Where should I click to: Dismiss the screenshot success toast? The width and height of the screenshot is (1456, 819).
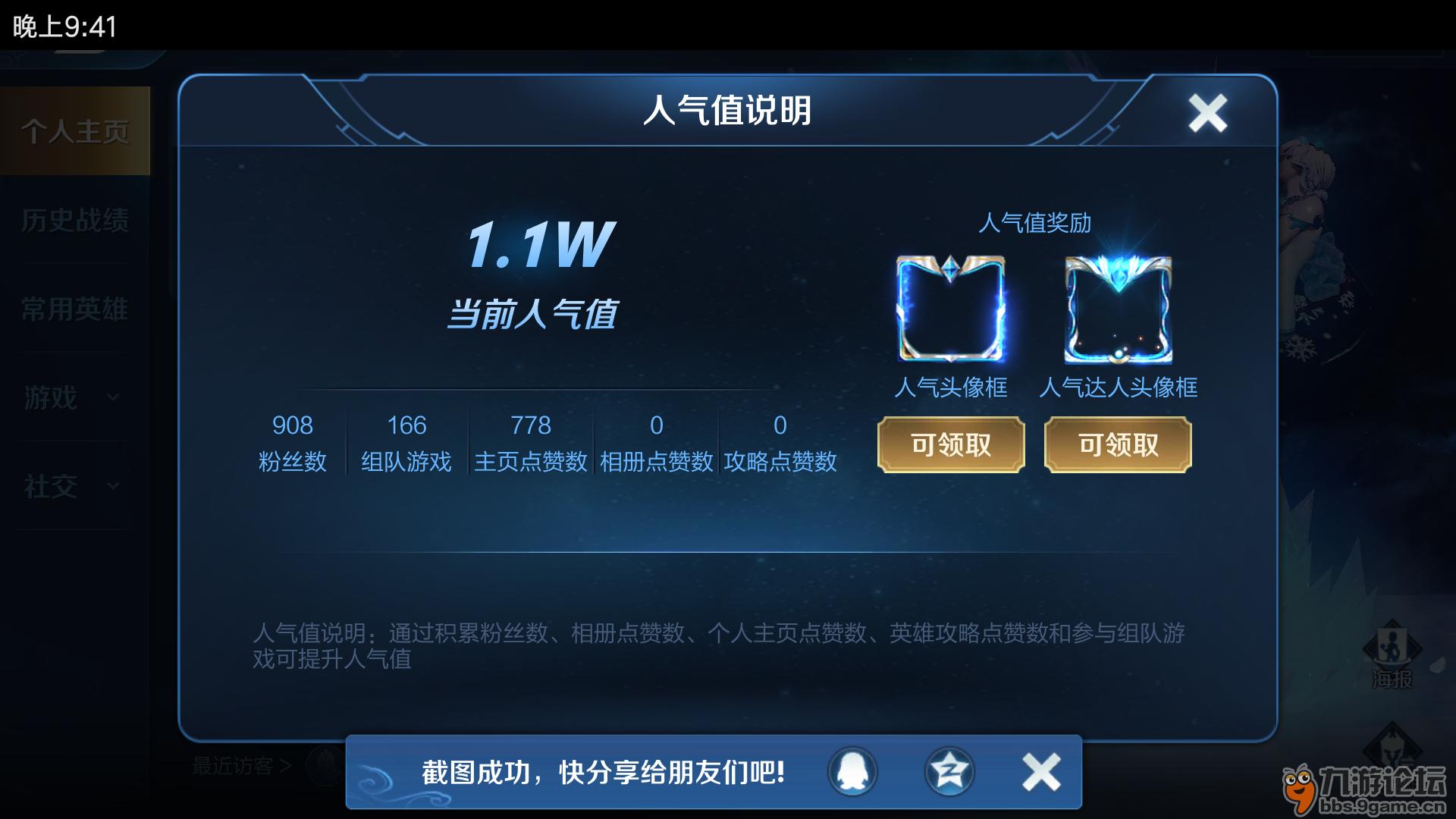coord(1040,770)
